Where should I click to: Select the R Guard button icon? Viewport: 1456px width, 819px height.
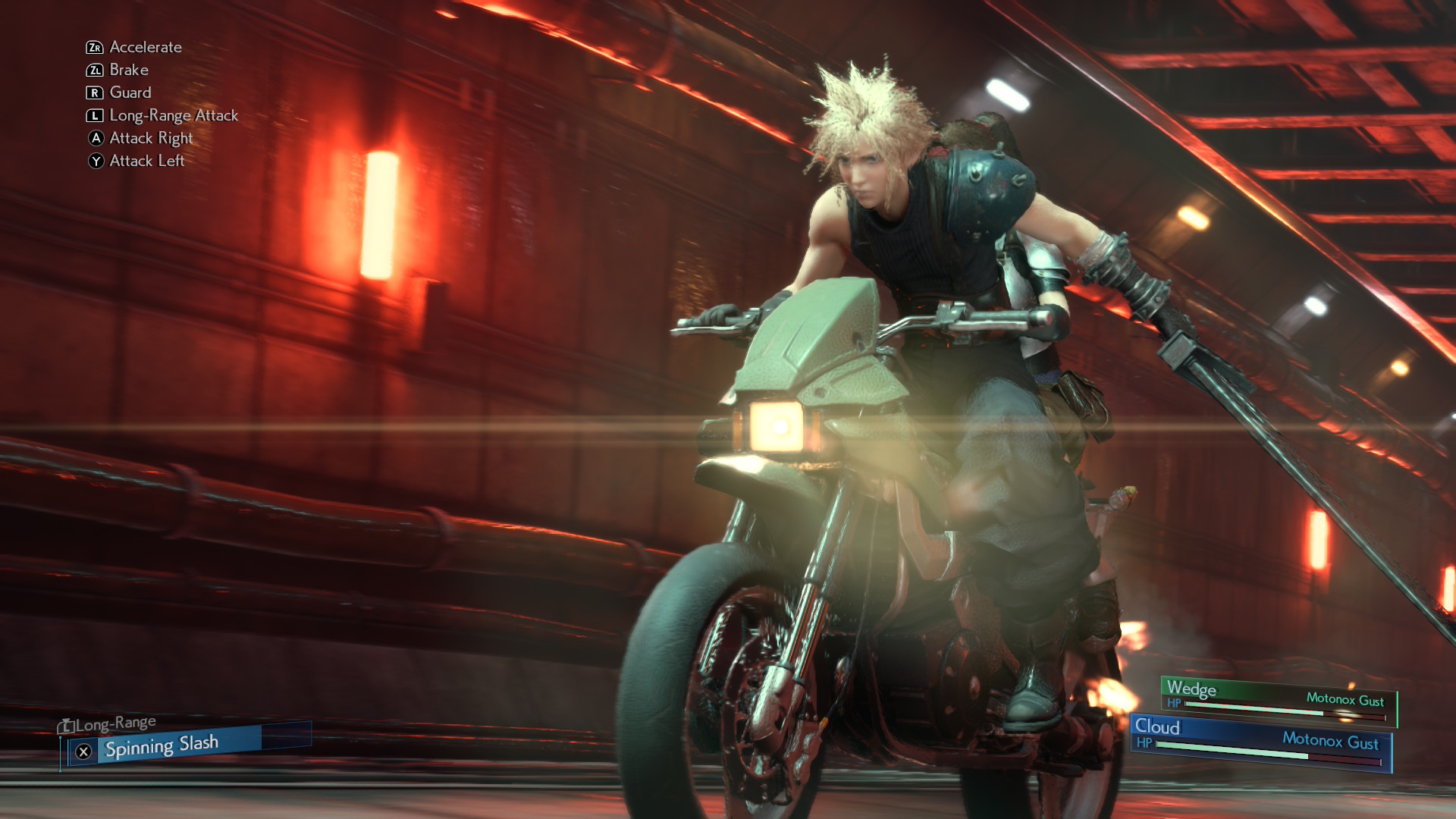pyautogui.click(x=95, y=93)
